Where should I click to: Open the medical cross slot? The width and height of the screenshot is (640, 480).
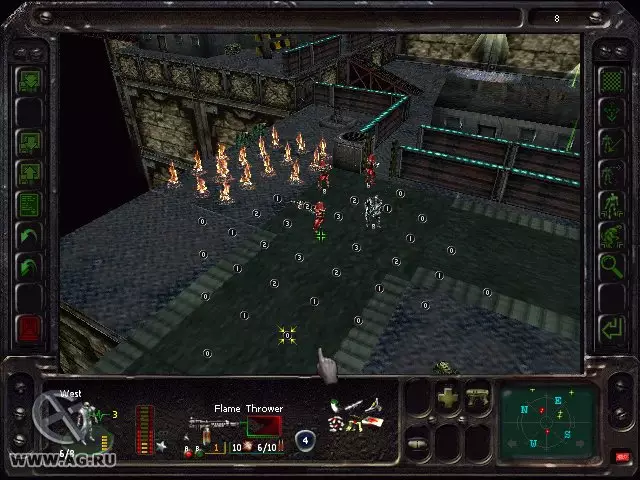pyautogui.click(x=448, y=398)
